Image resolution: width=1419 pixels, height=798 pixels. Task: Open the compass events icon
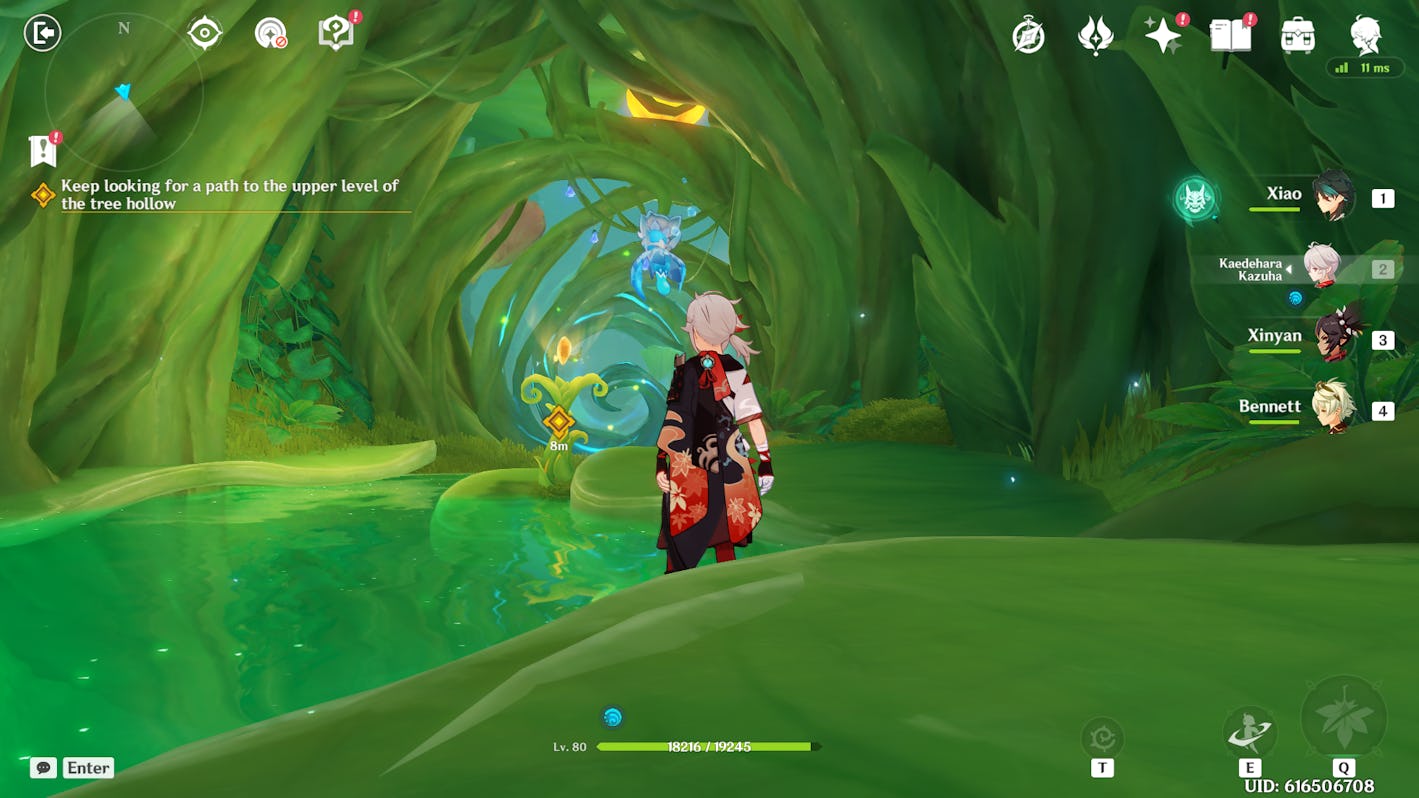(1028, 36)
